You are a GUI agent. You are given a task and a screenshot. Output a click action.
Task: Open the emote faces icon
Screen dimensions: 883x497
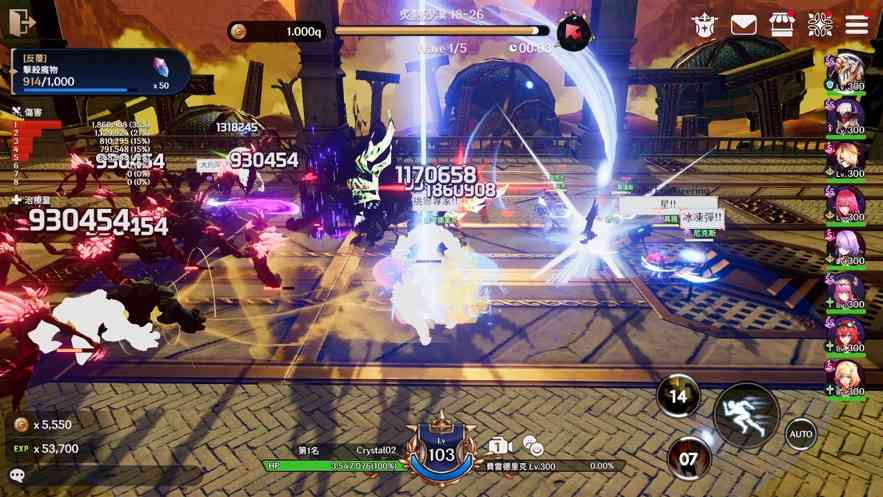pyautogui.click(x=533, y=446)
